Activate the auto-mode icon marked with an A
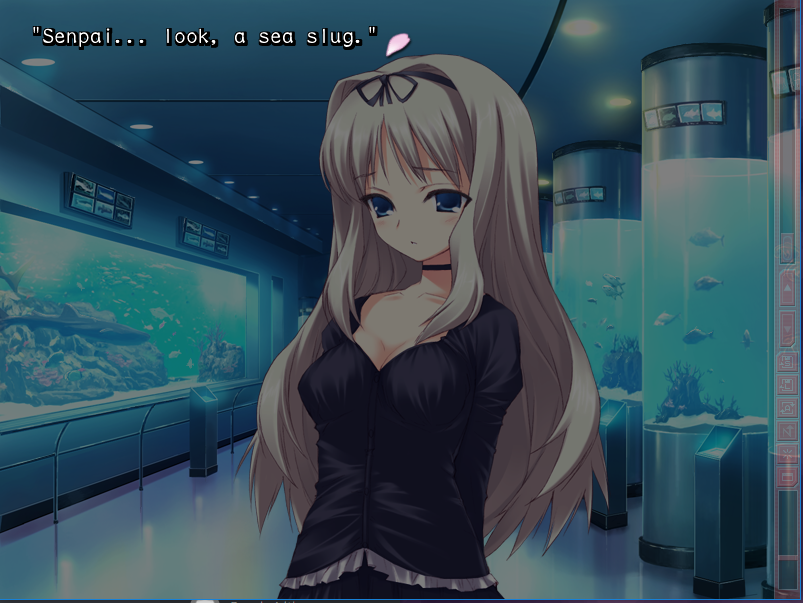Viewport: 803px width, 603px height. pos(787,408)
